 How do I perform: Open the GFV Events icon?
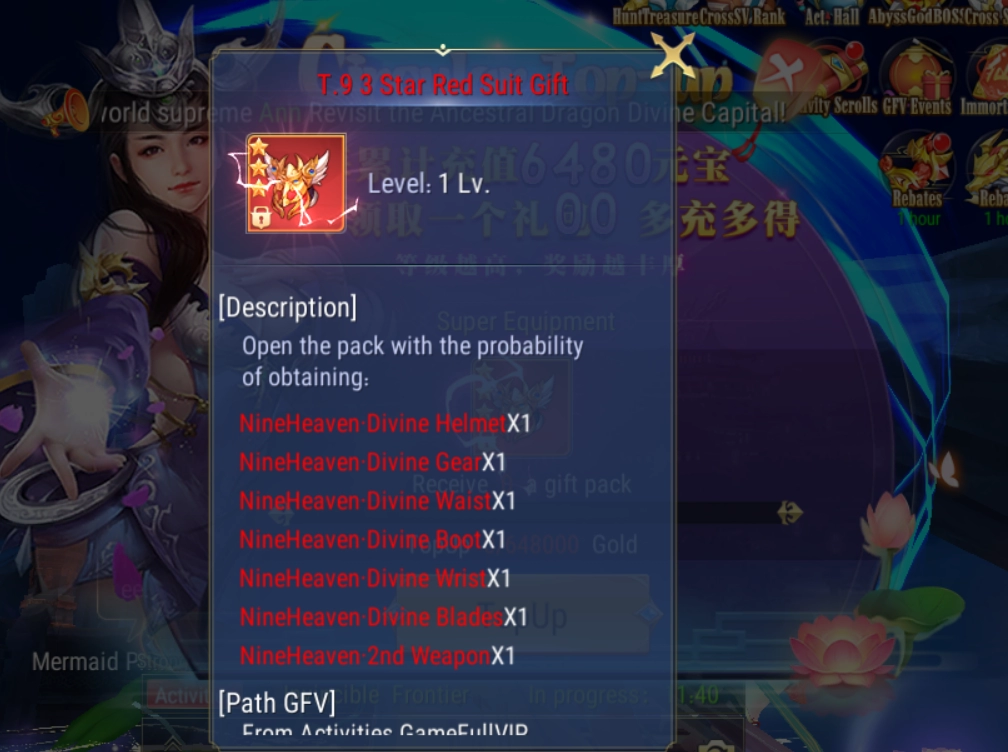(916, 82)
